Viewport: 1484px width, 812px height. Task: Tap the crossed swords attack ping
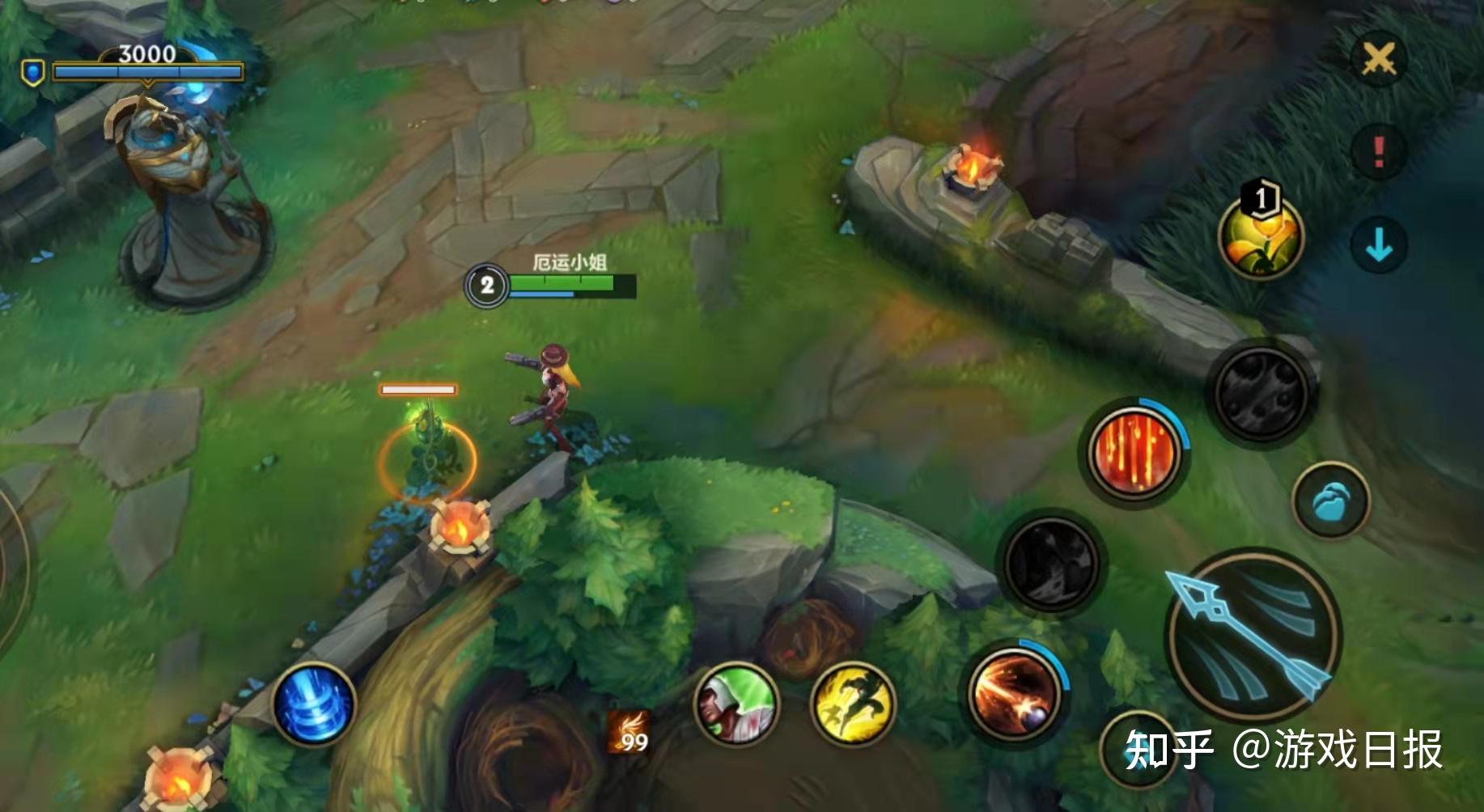pos(1379,58)
